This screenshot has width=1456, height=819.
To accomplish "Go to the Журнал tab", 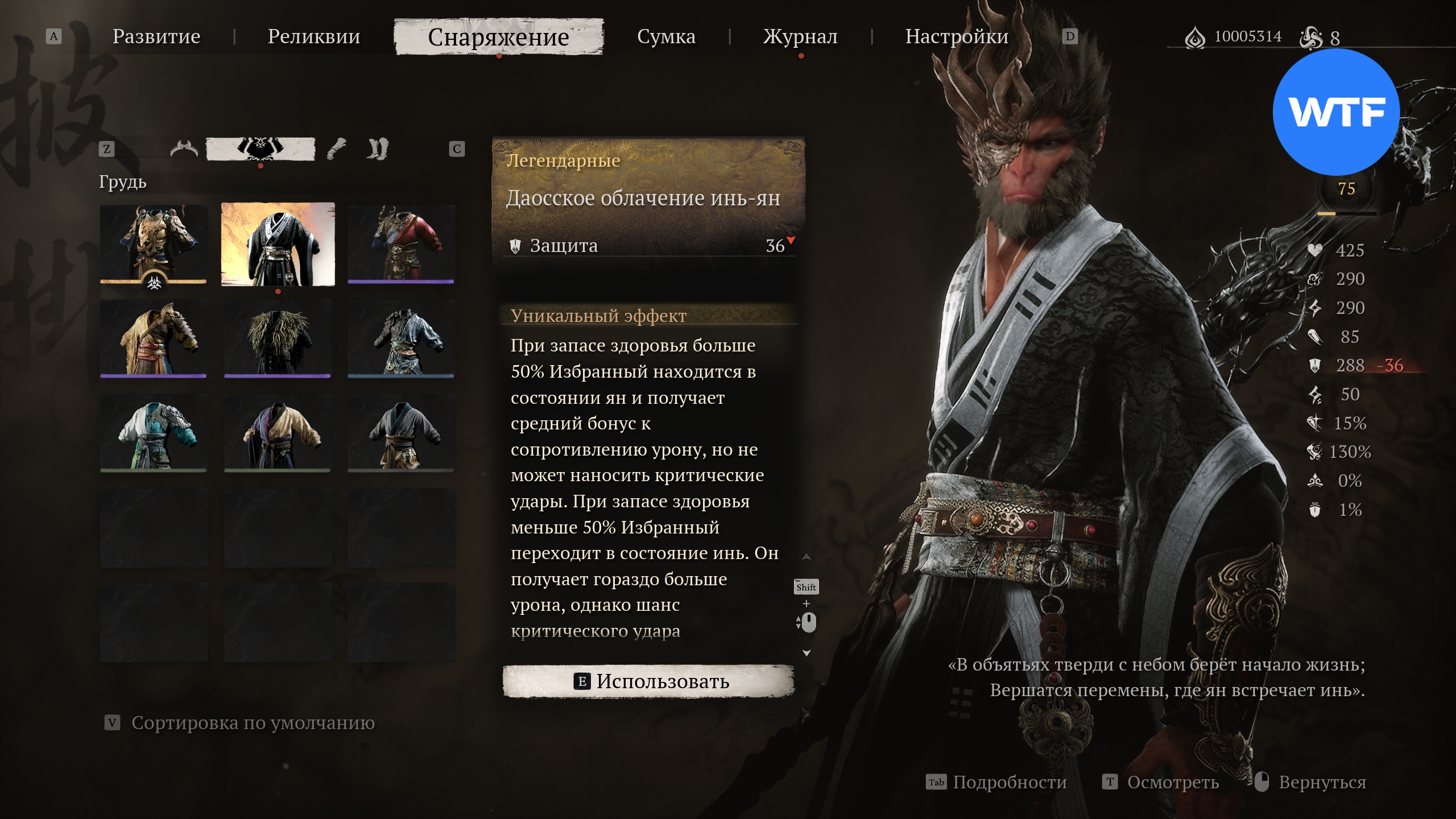I will click(x=800, y=36).
